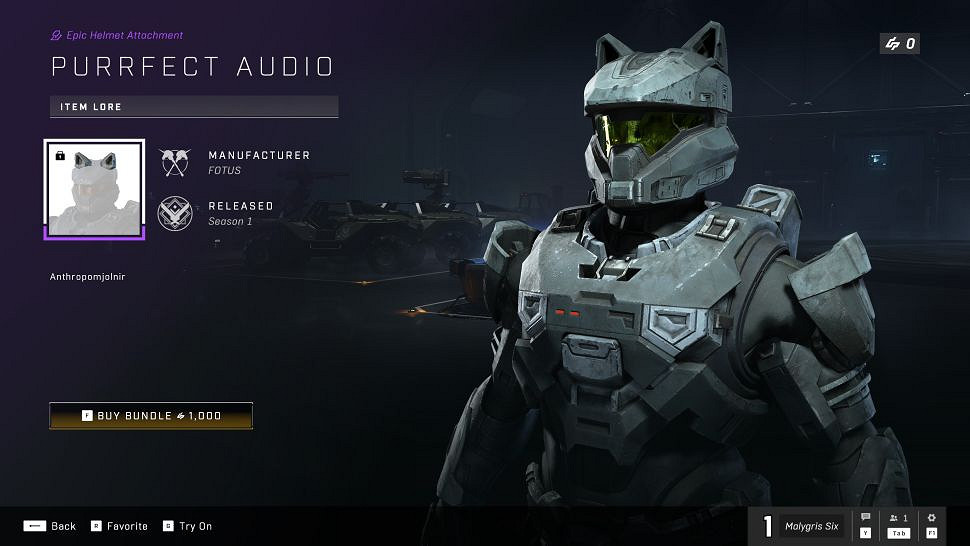Show the fireteam social panel
970x546 pixels.
tap(898, 524)
